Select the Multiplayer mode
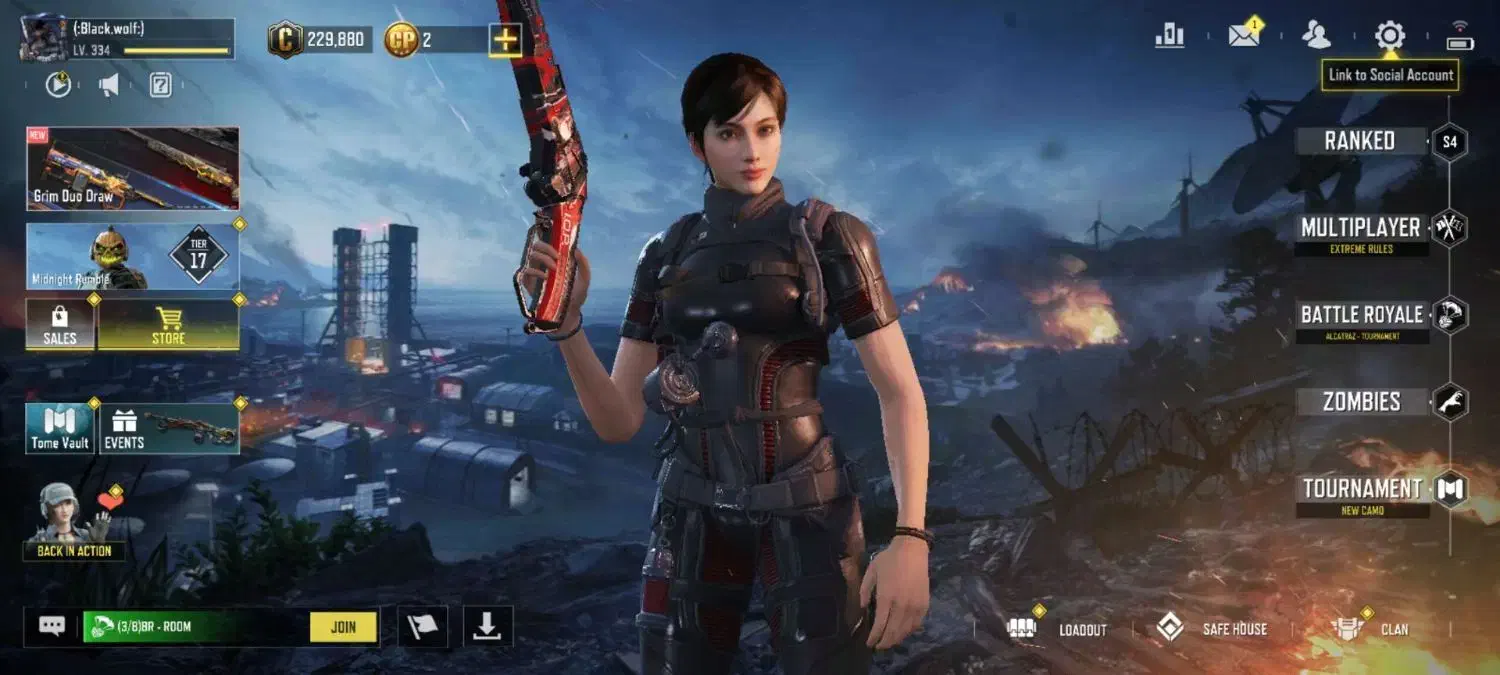This screenshot has height=675, width=1500. pyautogui.click(x=1360, y=228)
